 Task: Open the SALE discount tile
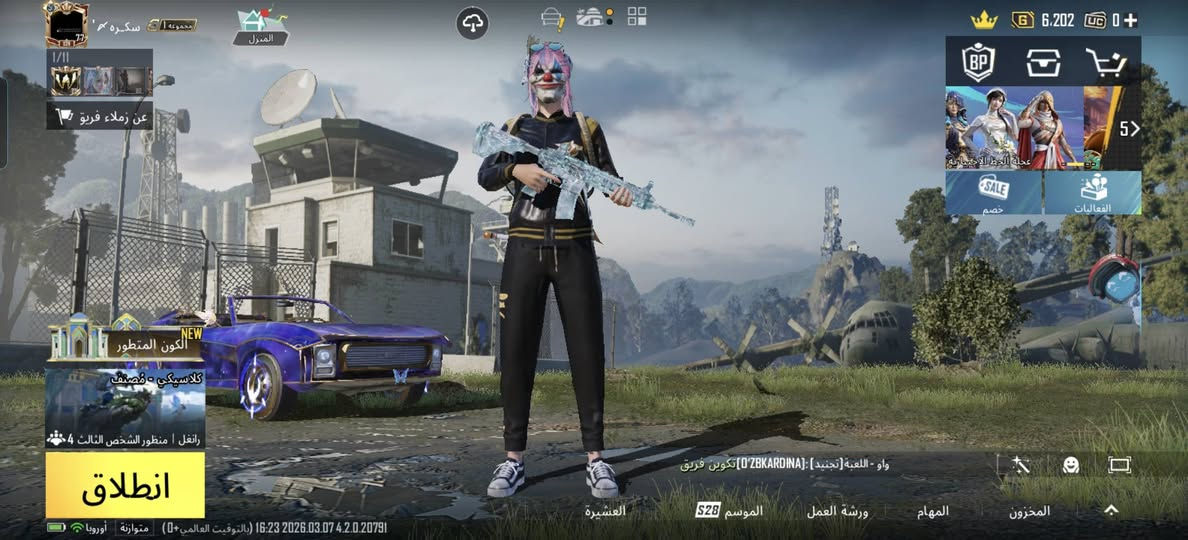pyautogui.click(x=994, y=192)
